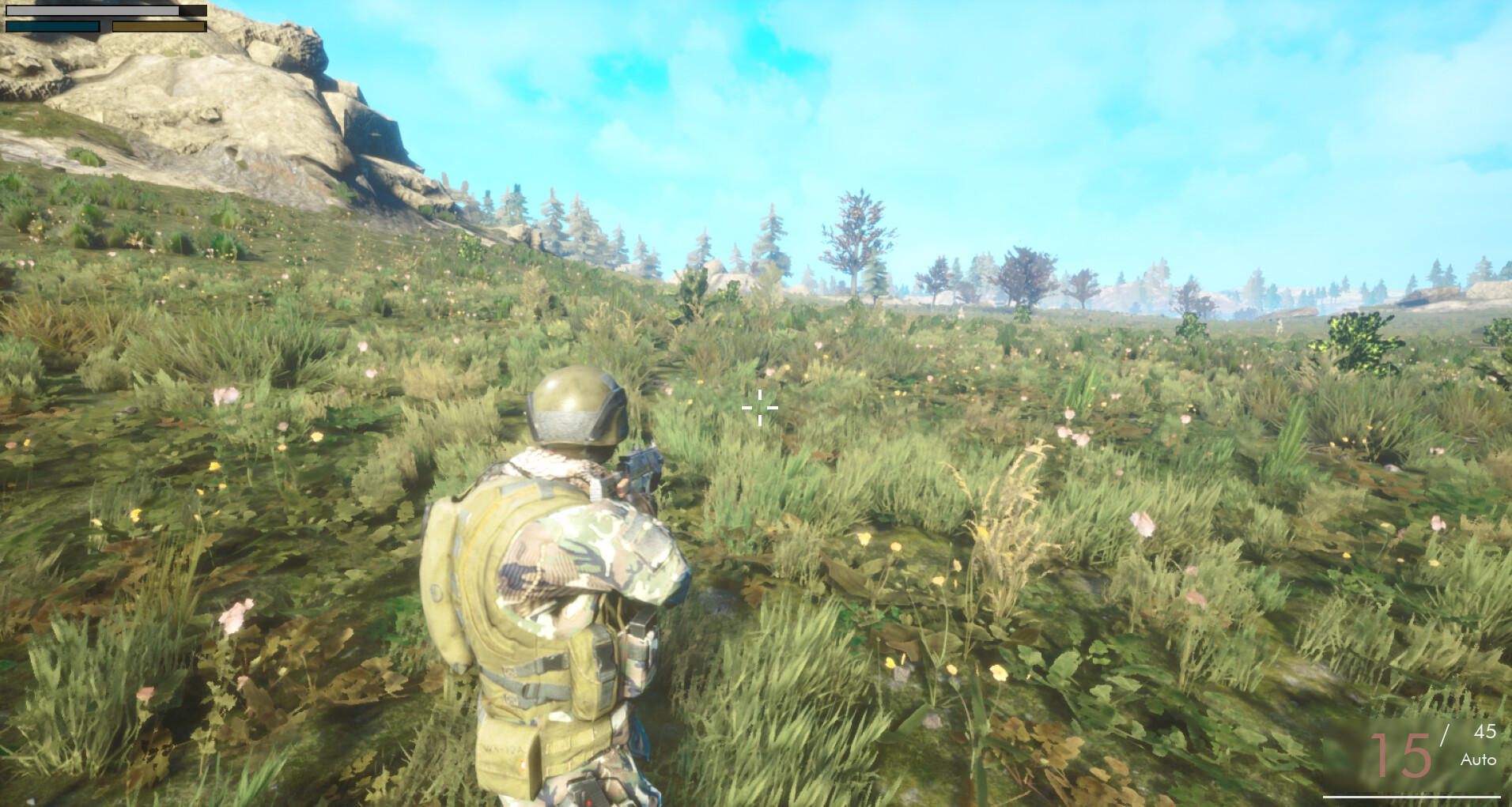
Task: Click the red ammo count 15
Action: pos(1400,755)
